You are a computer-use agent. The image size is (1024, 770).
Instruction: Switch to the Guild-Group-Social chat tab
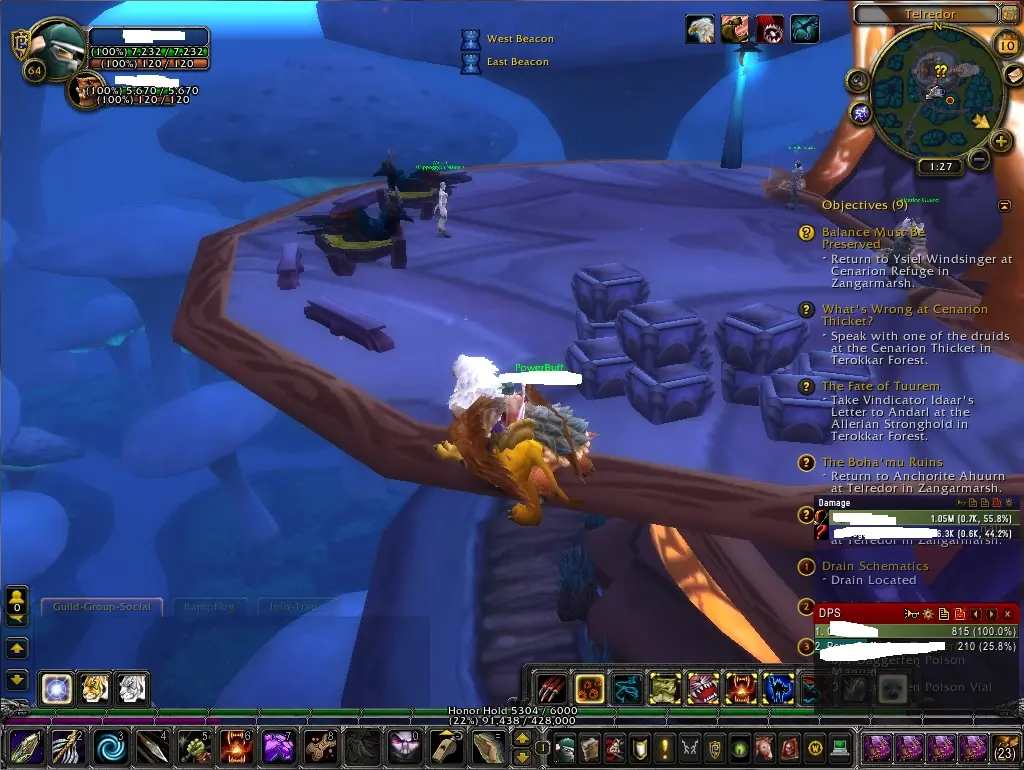pos(102,607)
